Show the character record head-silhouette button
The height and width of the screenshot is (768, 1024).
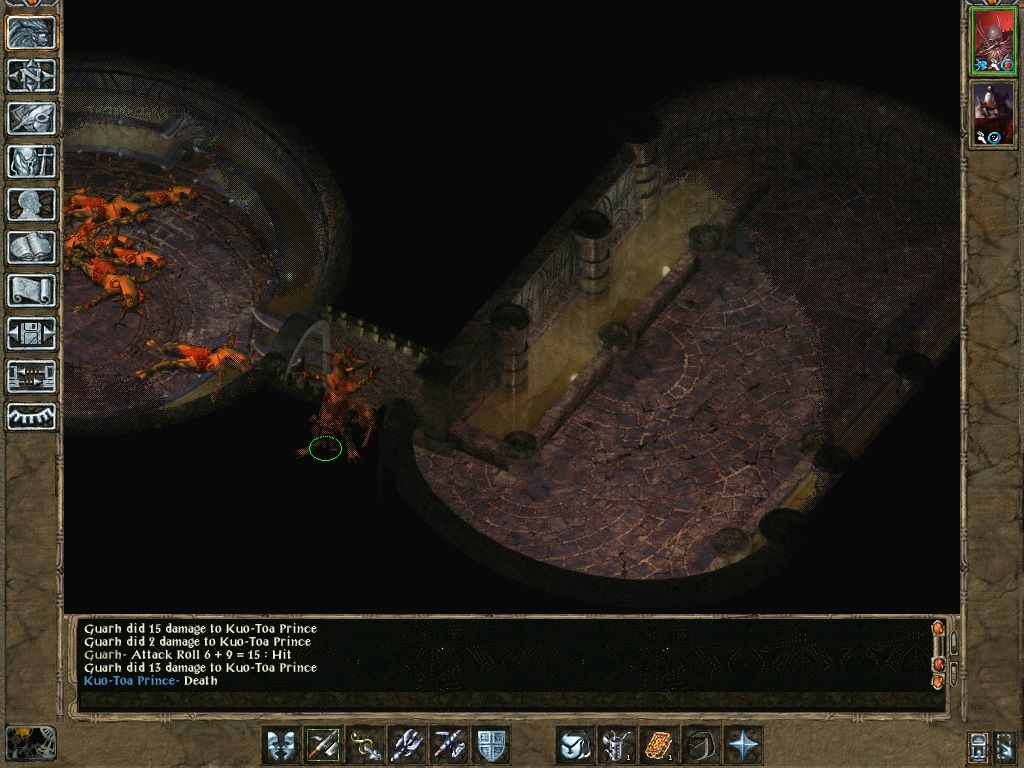pos(31,204)
